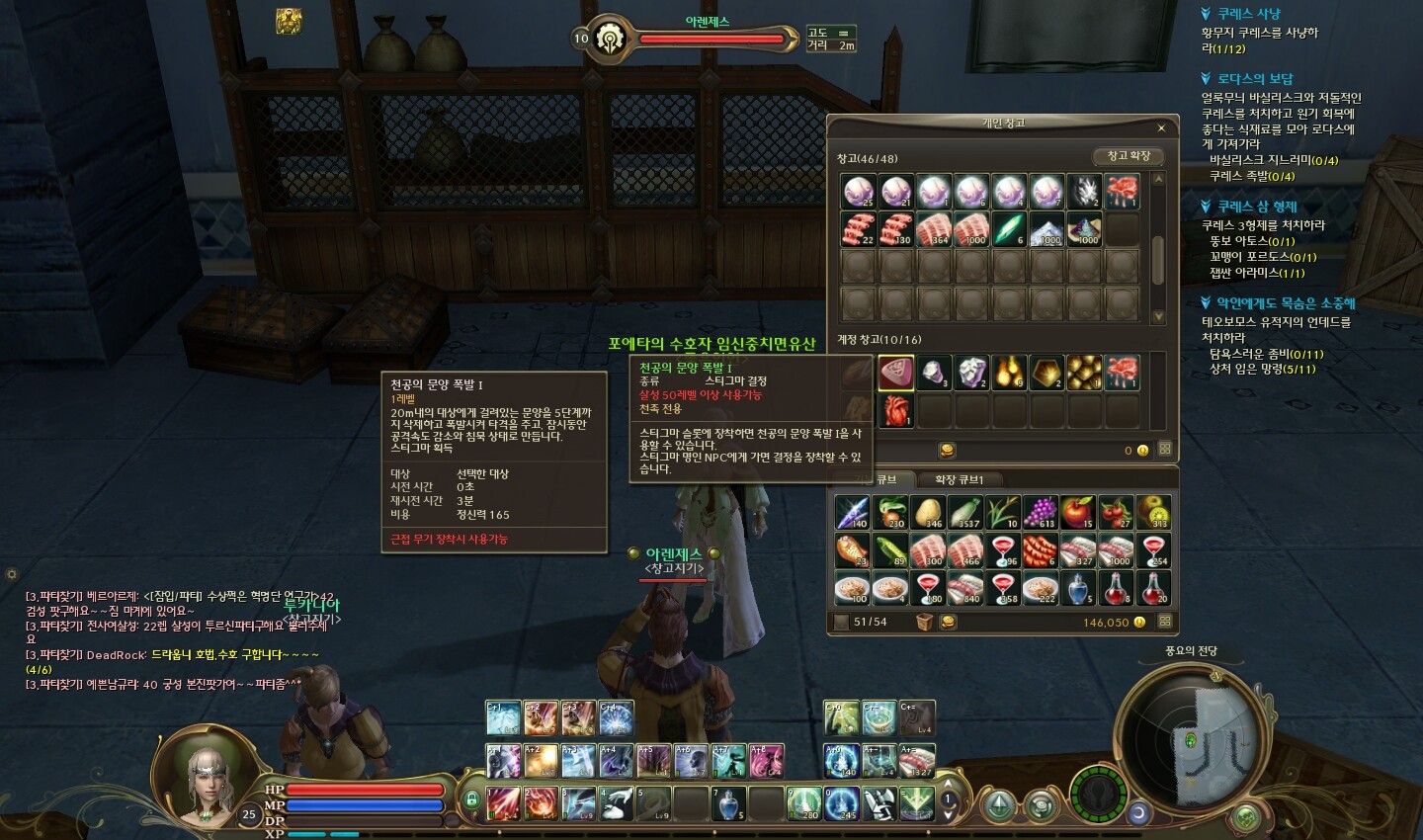The height and width of the screenshot is (840, 1423).
Task: Open the circular minimap
Action: point(1193,738)
